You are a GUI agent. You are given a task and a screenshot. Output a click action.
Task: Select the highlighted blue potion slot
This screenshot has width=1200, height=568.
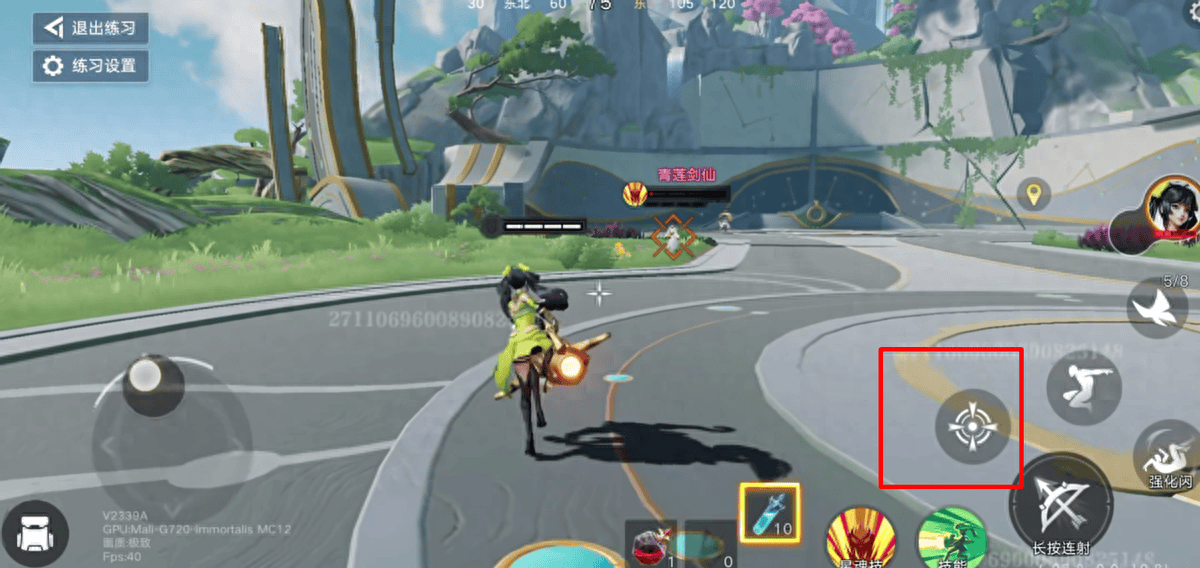[x=769, y=514]
